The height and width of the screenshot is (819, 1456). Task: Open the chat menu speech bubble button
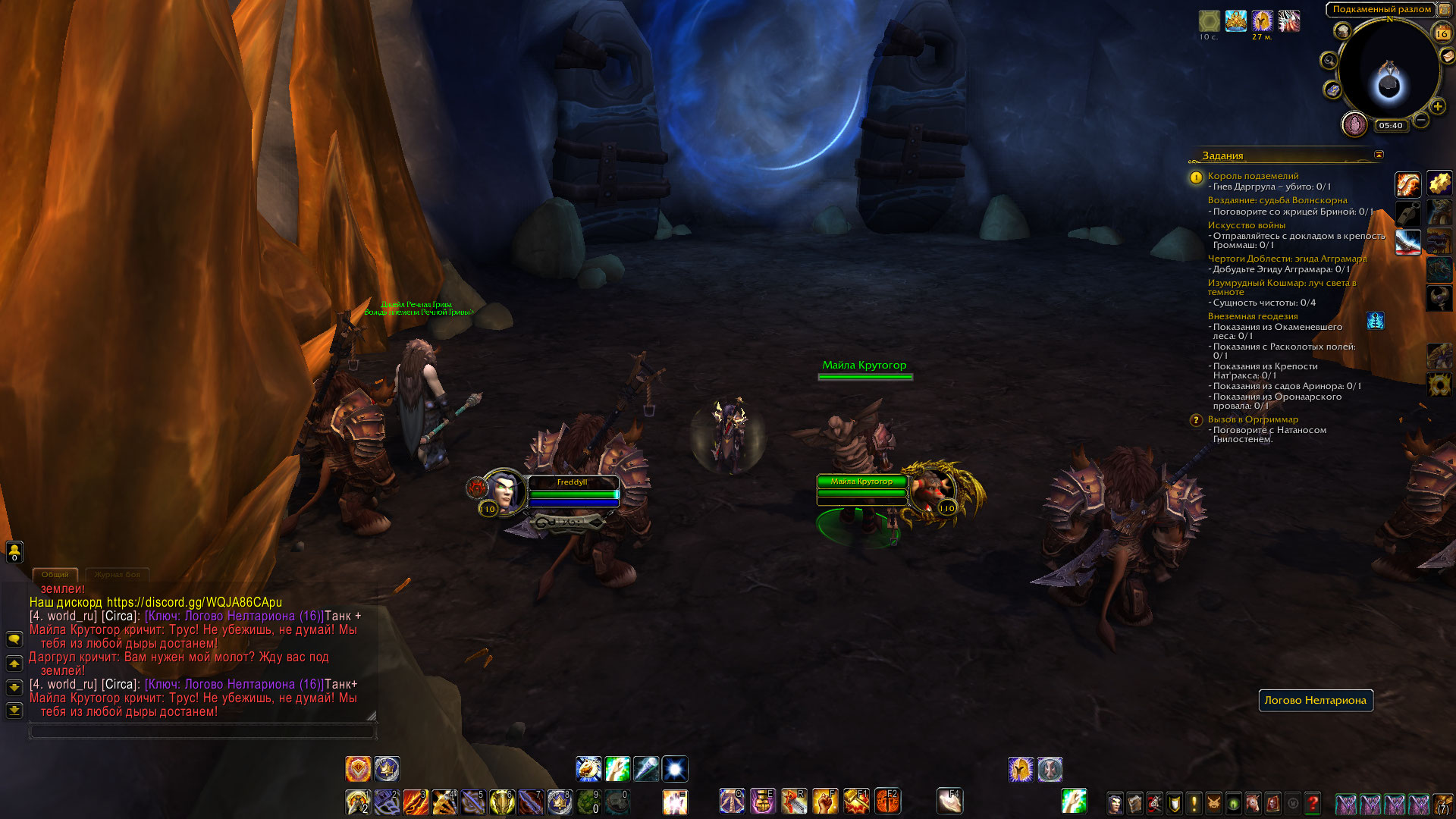click(x=14, y=639)
